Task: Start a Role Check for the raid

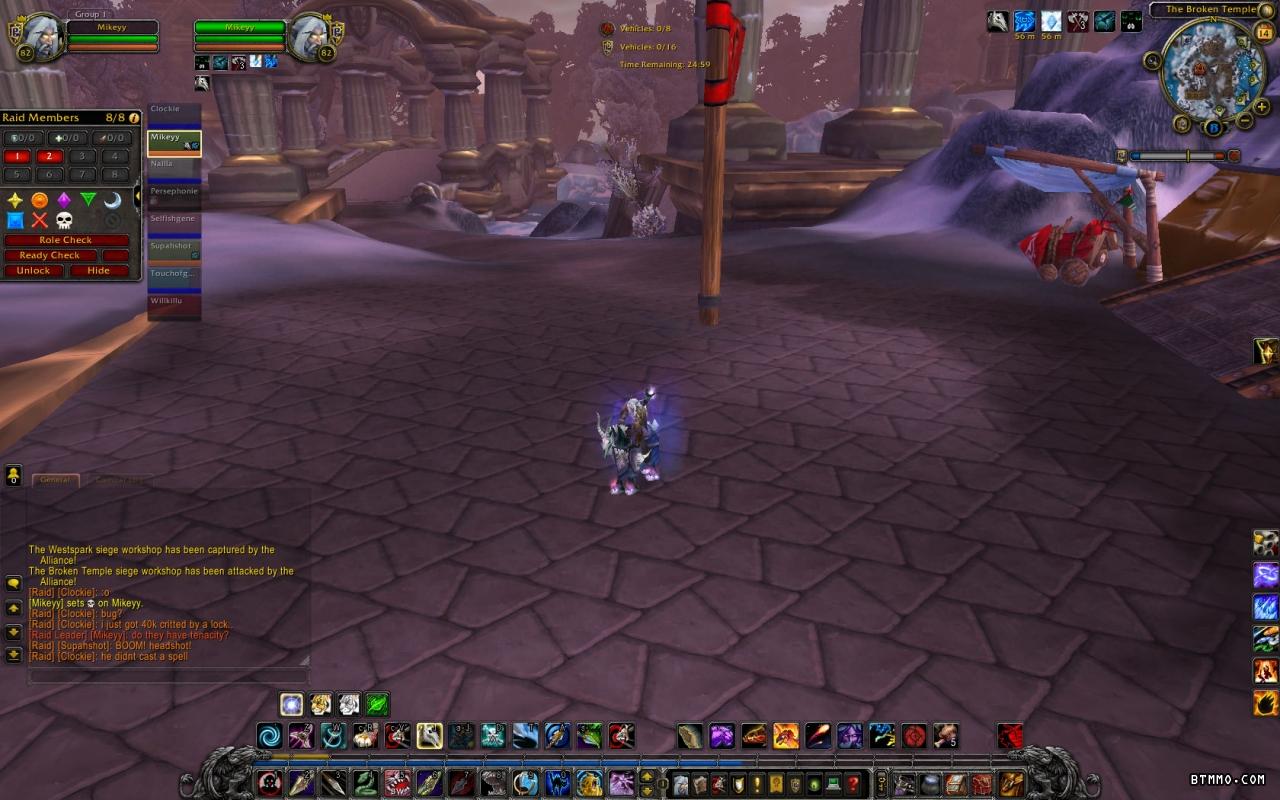Action: 66,240
